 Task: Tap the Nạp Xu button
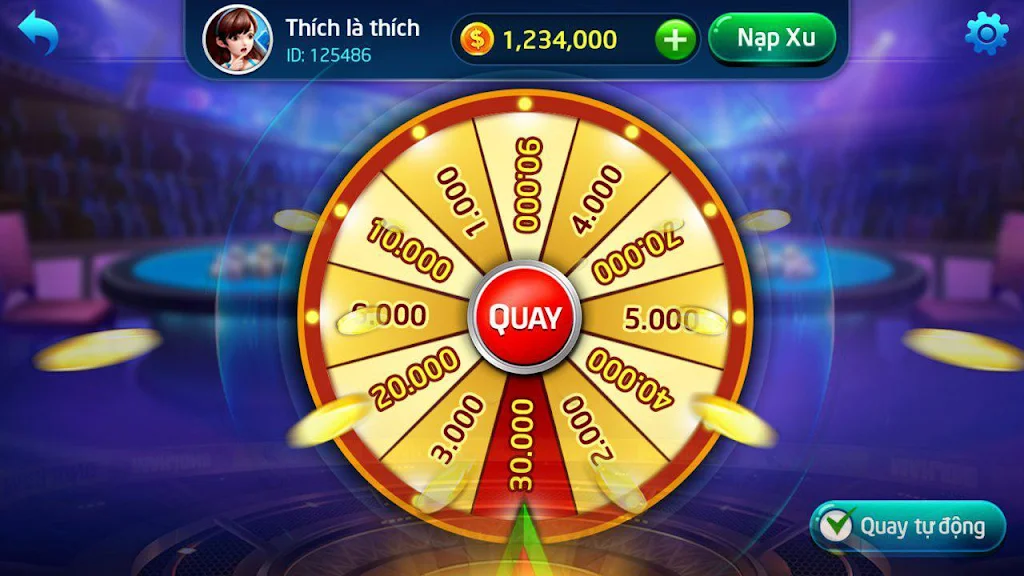click(771, 39)
